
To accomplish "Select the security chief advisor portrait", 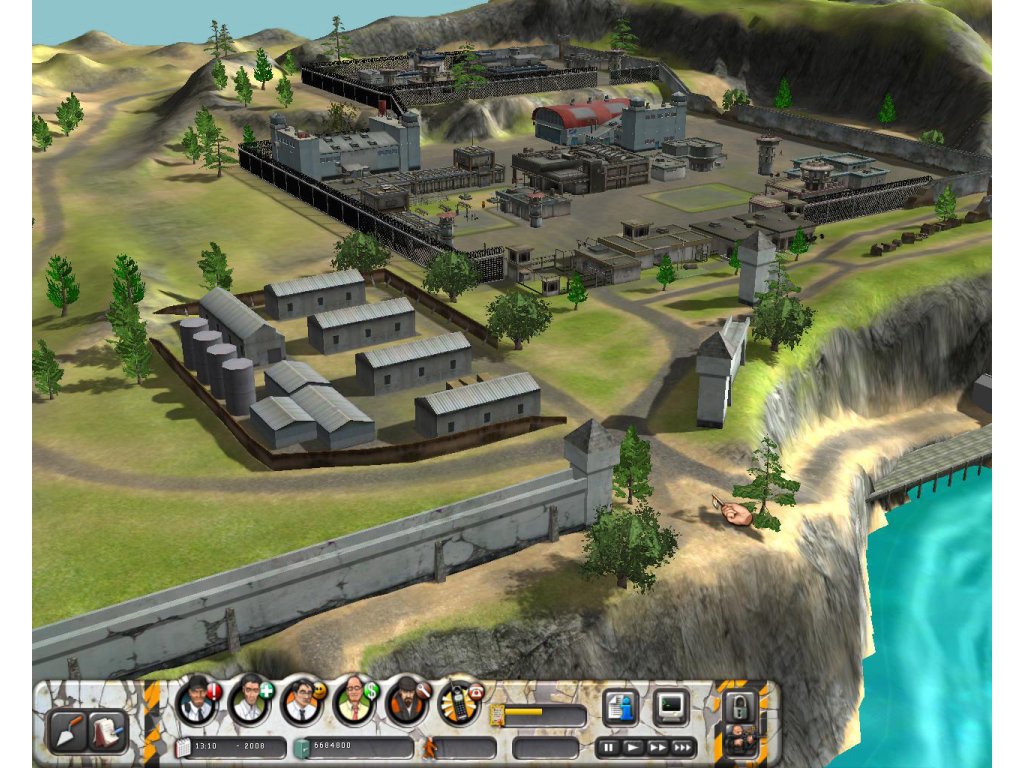I will pyautogui.click(x=197, y=701).
